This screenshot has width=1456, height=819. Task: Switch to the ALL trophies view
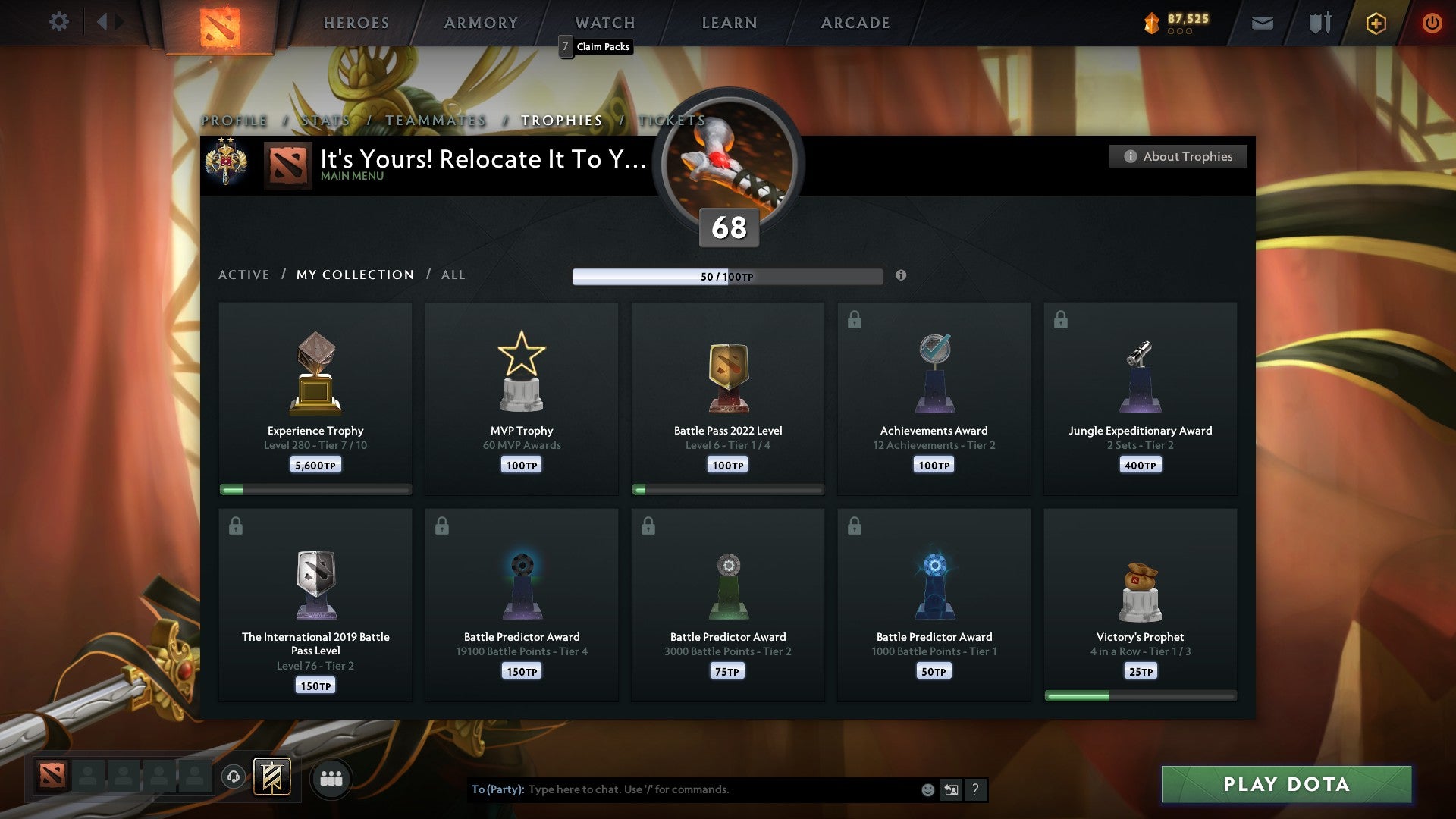tap(453, 275)
